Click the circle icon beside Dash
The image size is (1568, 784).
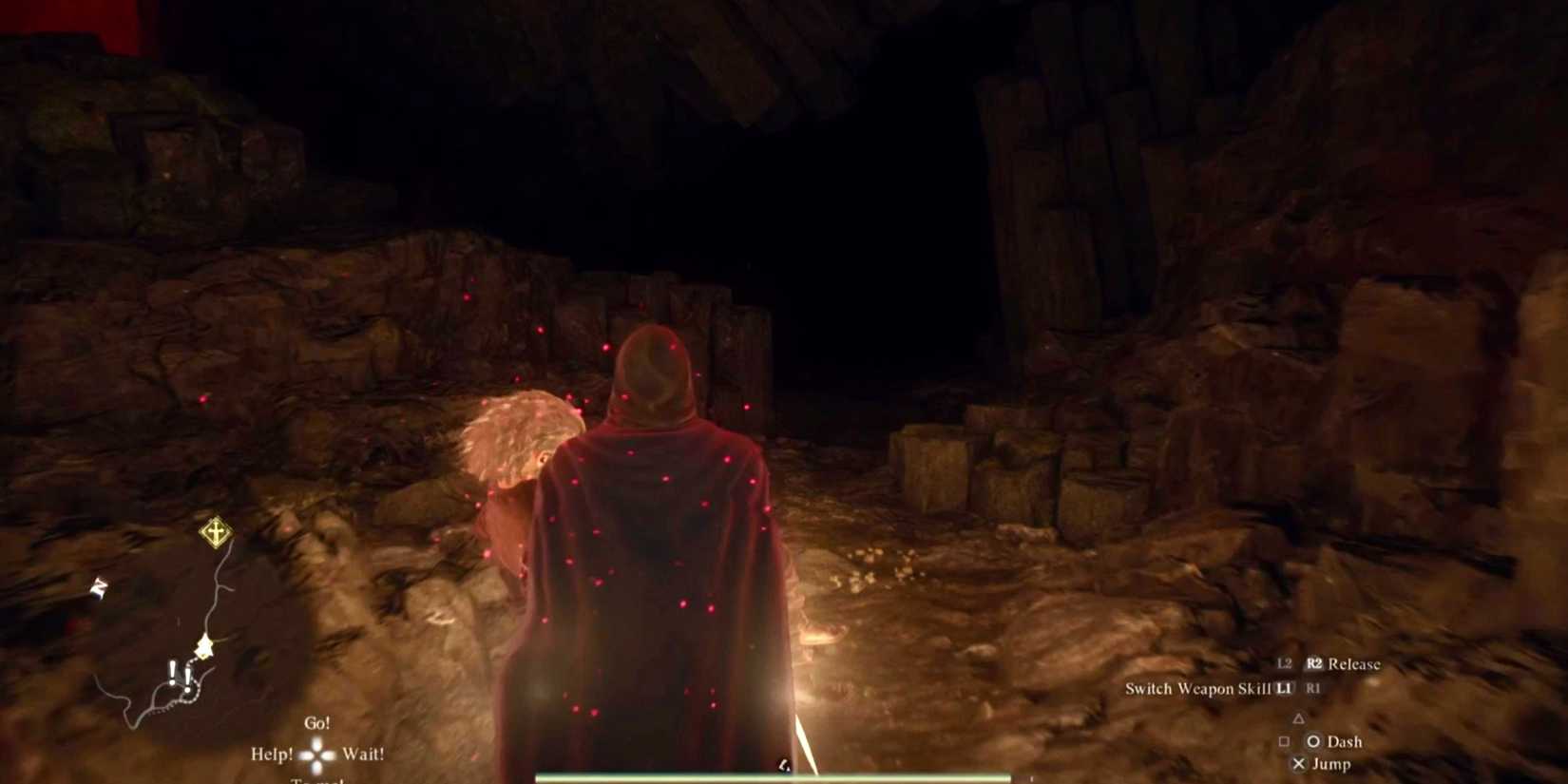coord(1313,742)
